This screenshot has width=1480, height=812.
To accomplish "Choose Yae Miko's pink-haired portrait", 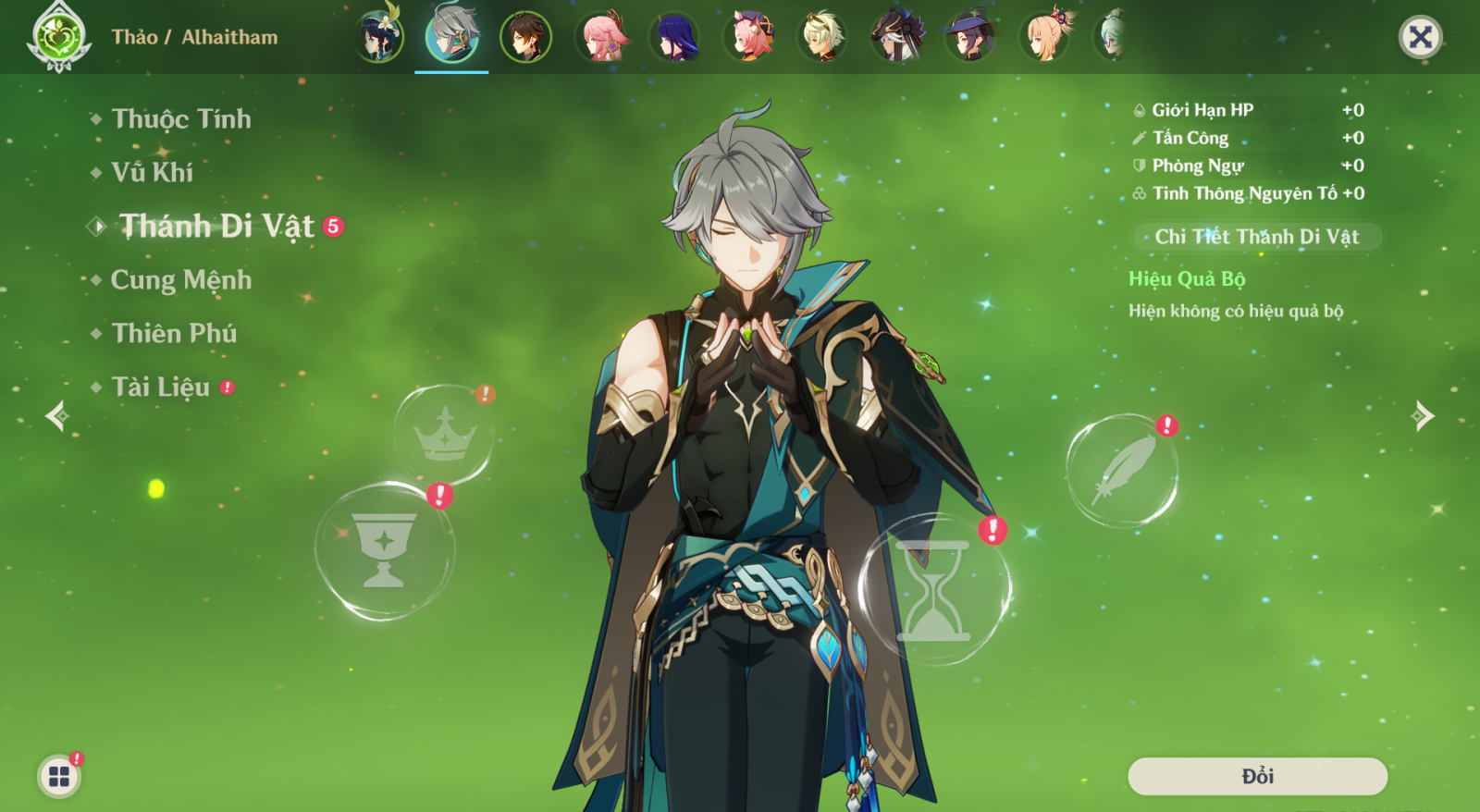I will (x=602, y=37).
